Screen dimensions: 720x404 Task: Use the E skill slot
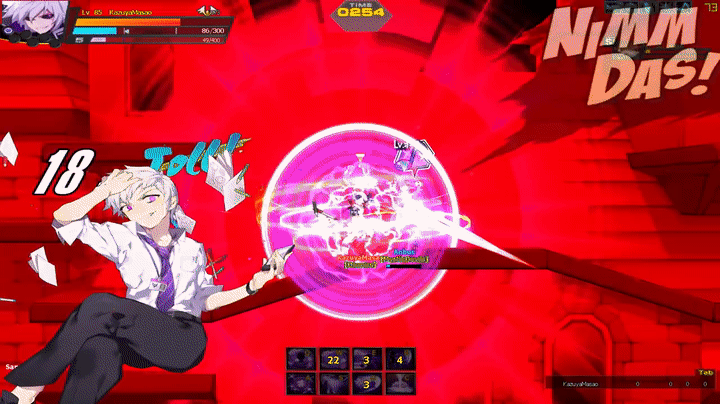pos(367,358)
